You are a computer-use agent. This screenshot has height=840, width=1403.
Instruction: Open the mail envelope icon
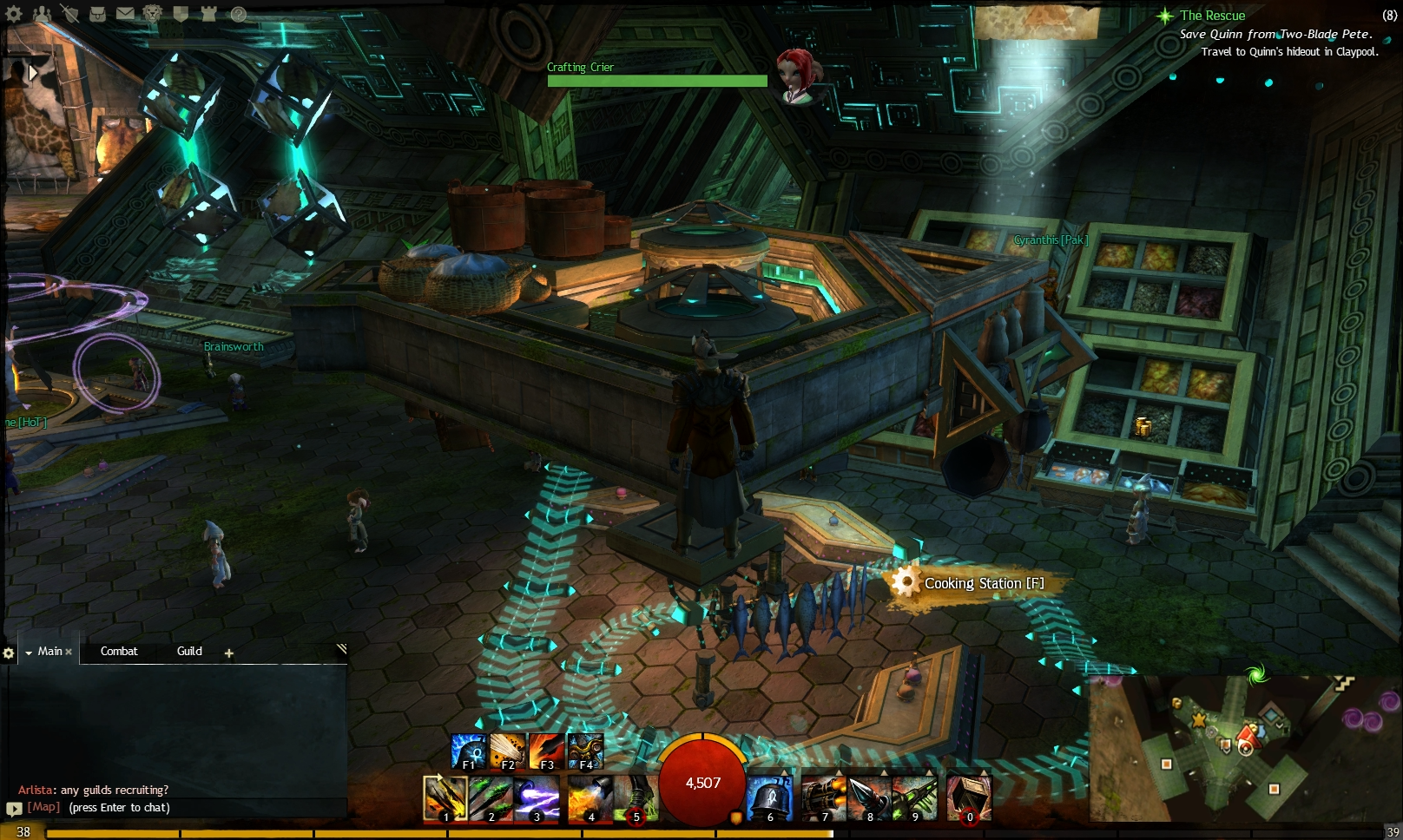click(126, 12)
